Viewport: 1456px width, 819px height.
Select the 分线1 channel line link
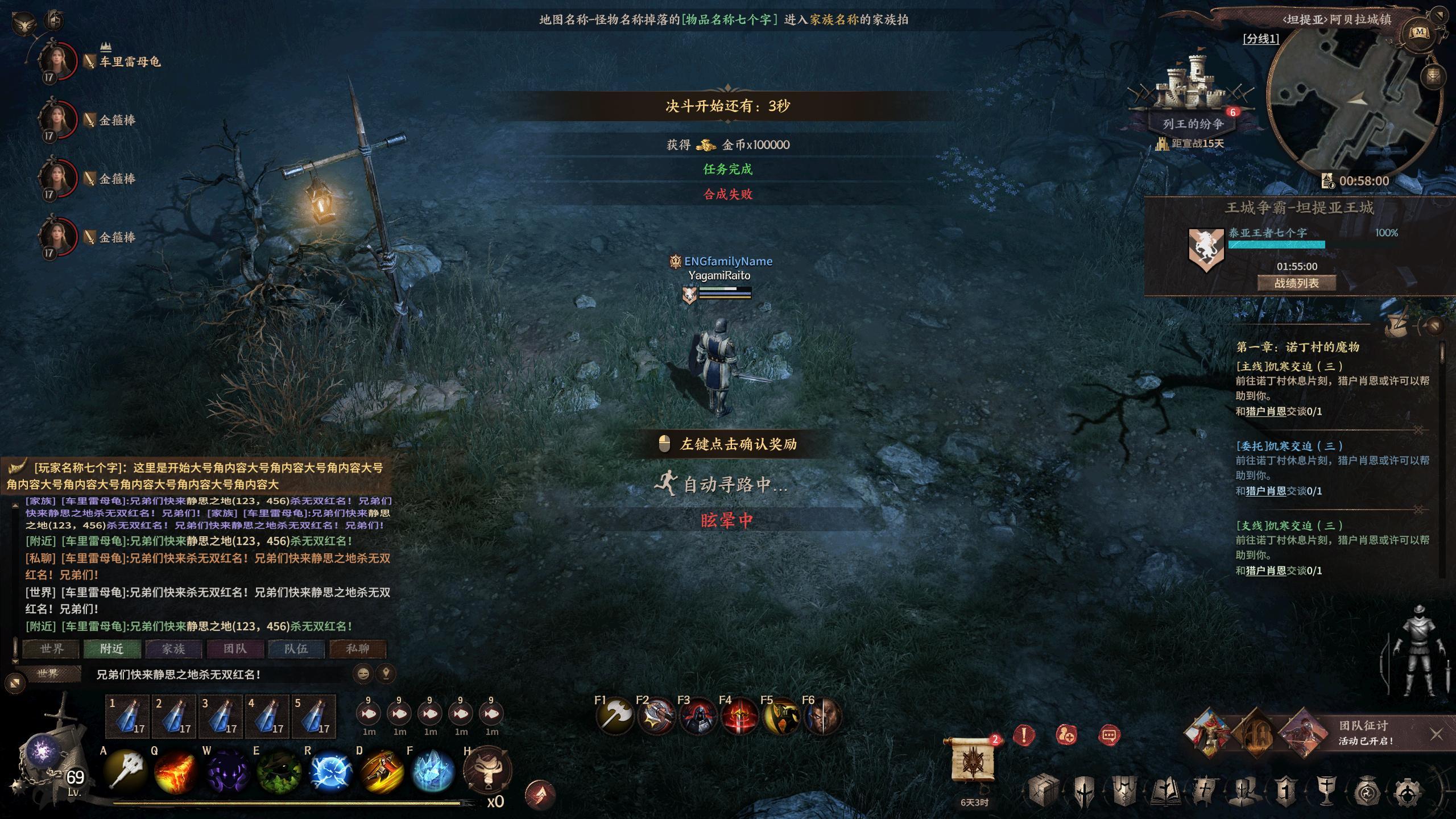coord(1261,39)
